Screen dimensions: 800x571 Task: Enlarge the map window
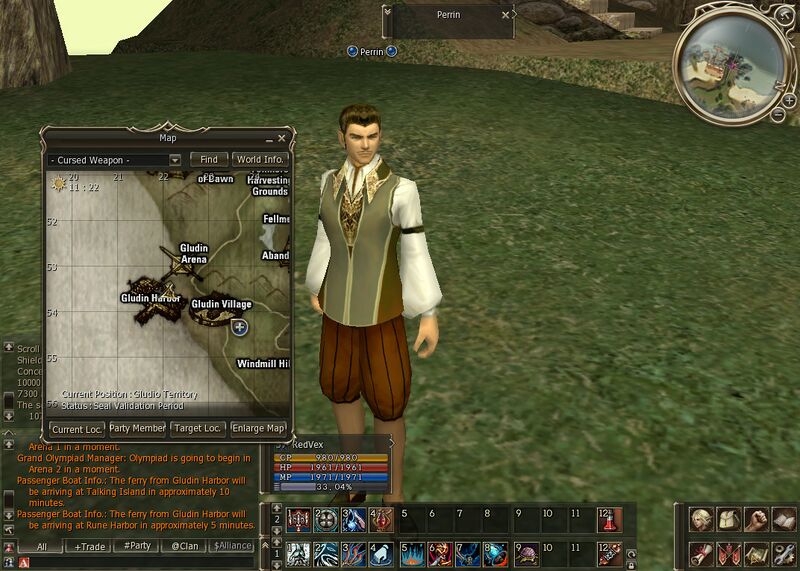coord(259,429)
